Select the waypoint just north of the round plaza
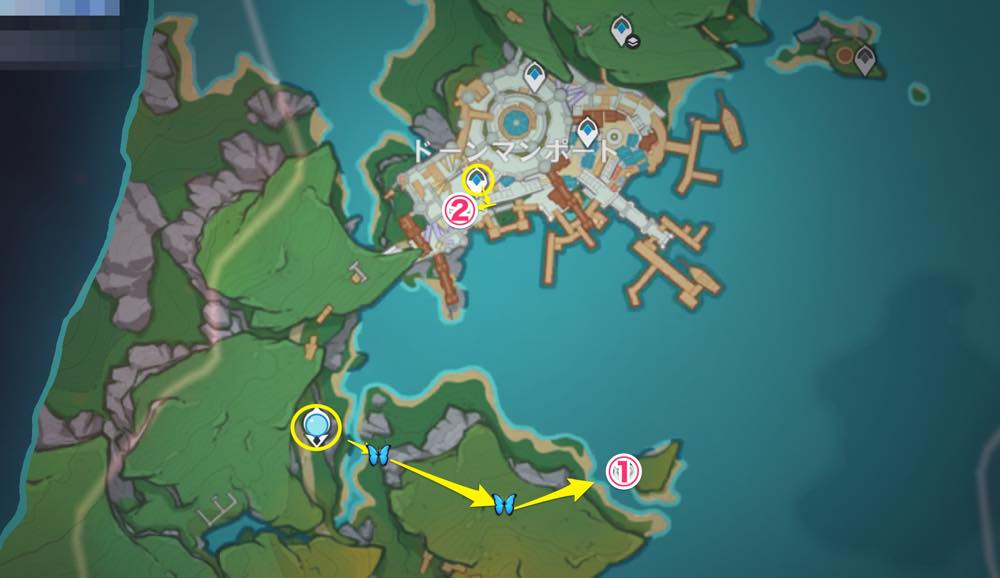 [535, 73]
